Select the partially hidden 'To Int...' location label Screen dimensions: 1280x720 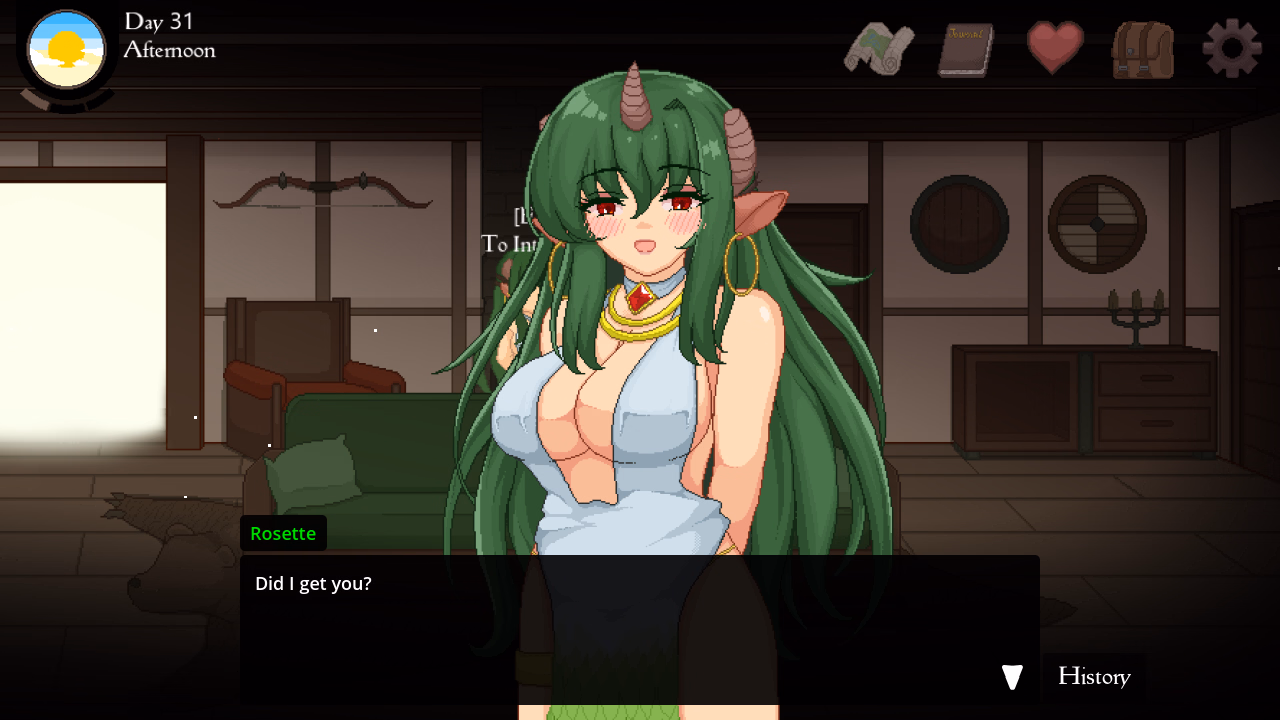(509, 243)
